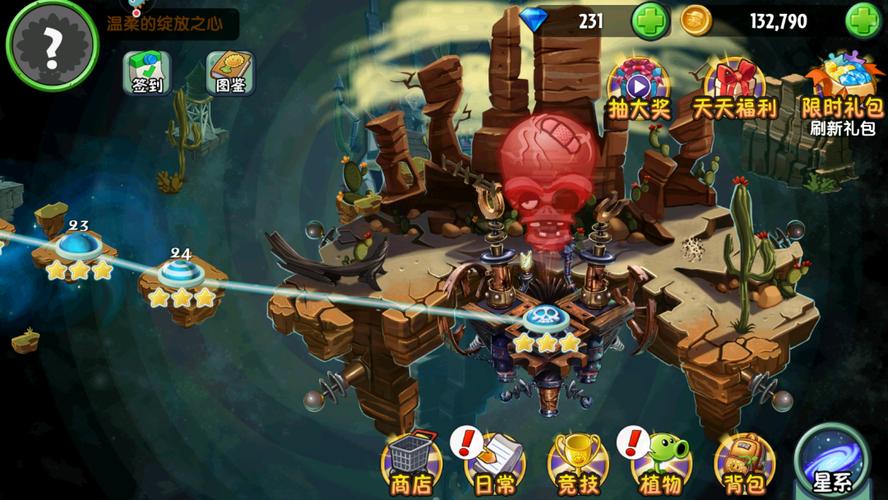Buy more gold coins with plus button
Viewport: 888px width, 500px height.
863,20
